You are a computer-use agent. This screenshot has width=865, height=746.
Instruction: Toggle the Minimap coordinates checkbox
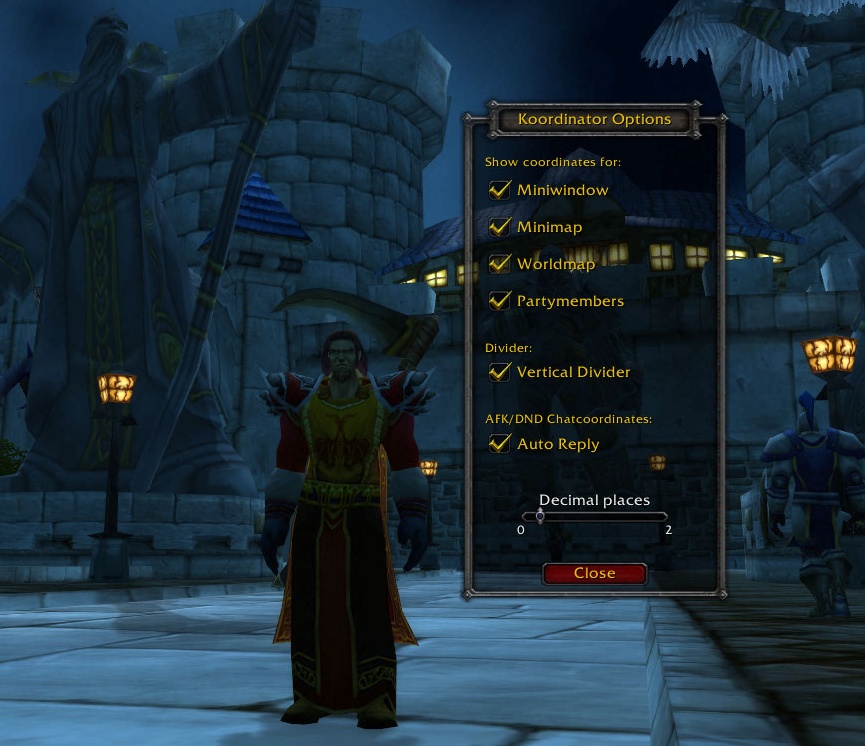[500, 227]
